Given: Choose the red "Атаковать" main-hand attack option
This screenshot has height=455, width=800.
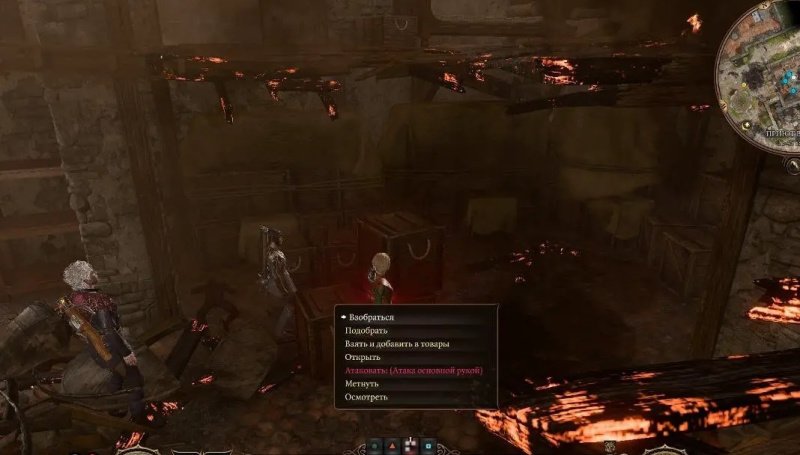Looking at the screenshot, I should tap(413, 370).
